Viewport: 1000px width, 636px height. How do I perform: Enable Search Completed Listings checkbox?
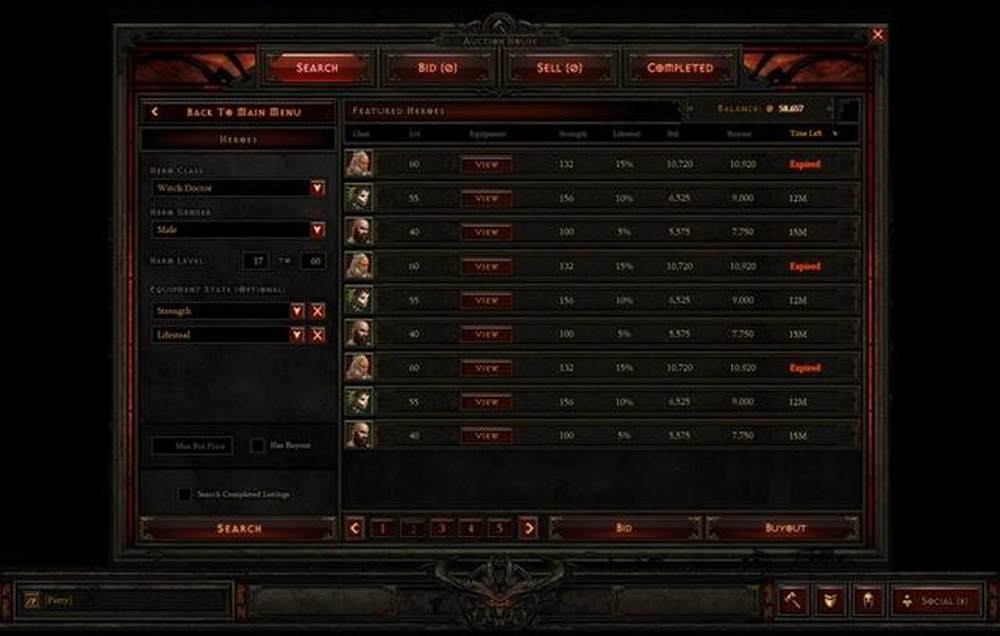pyautogui.click(x=185, y=494)
